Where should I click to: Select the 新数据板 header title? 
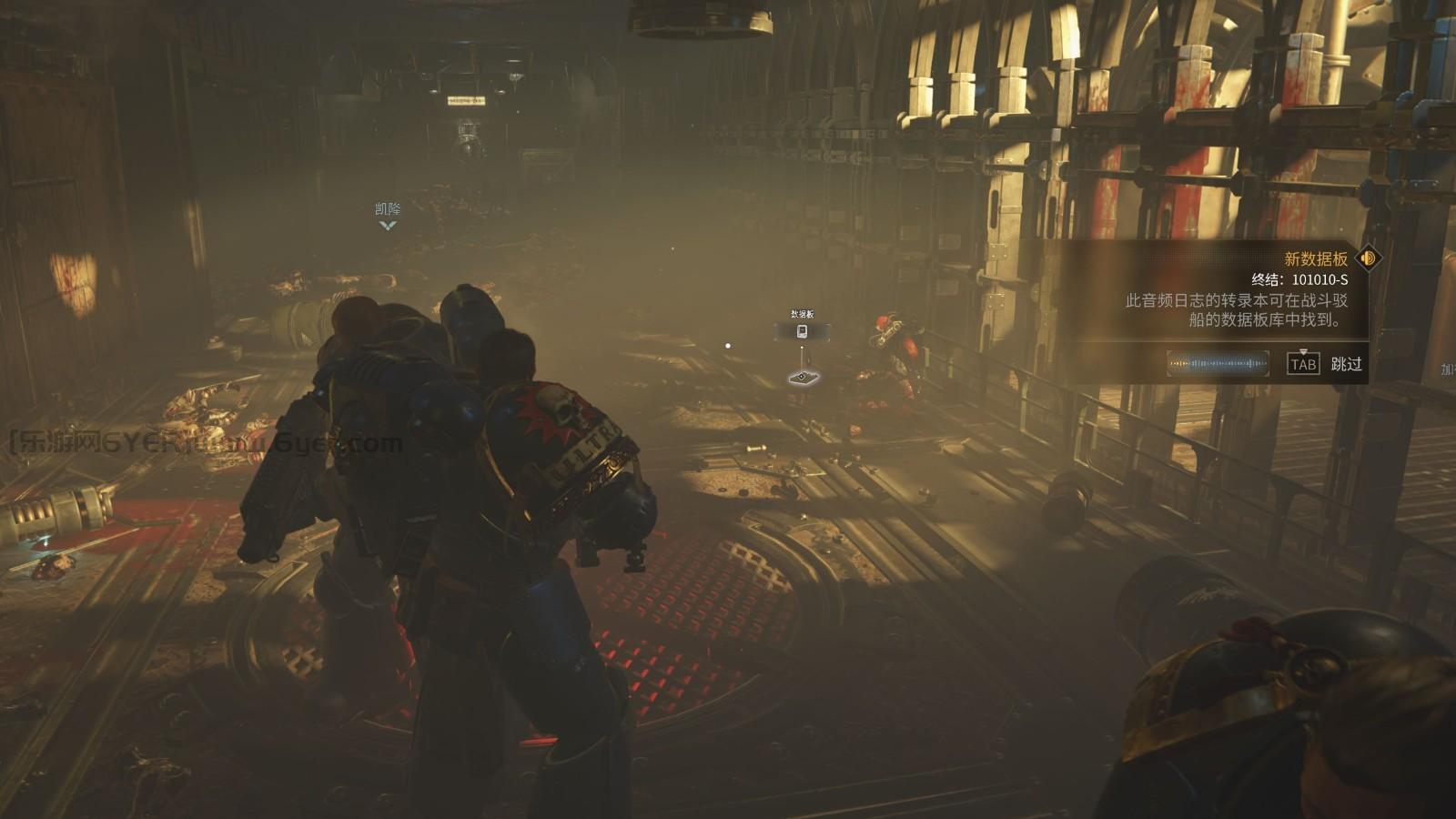click(x=1315, y=257)
